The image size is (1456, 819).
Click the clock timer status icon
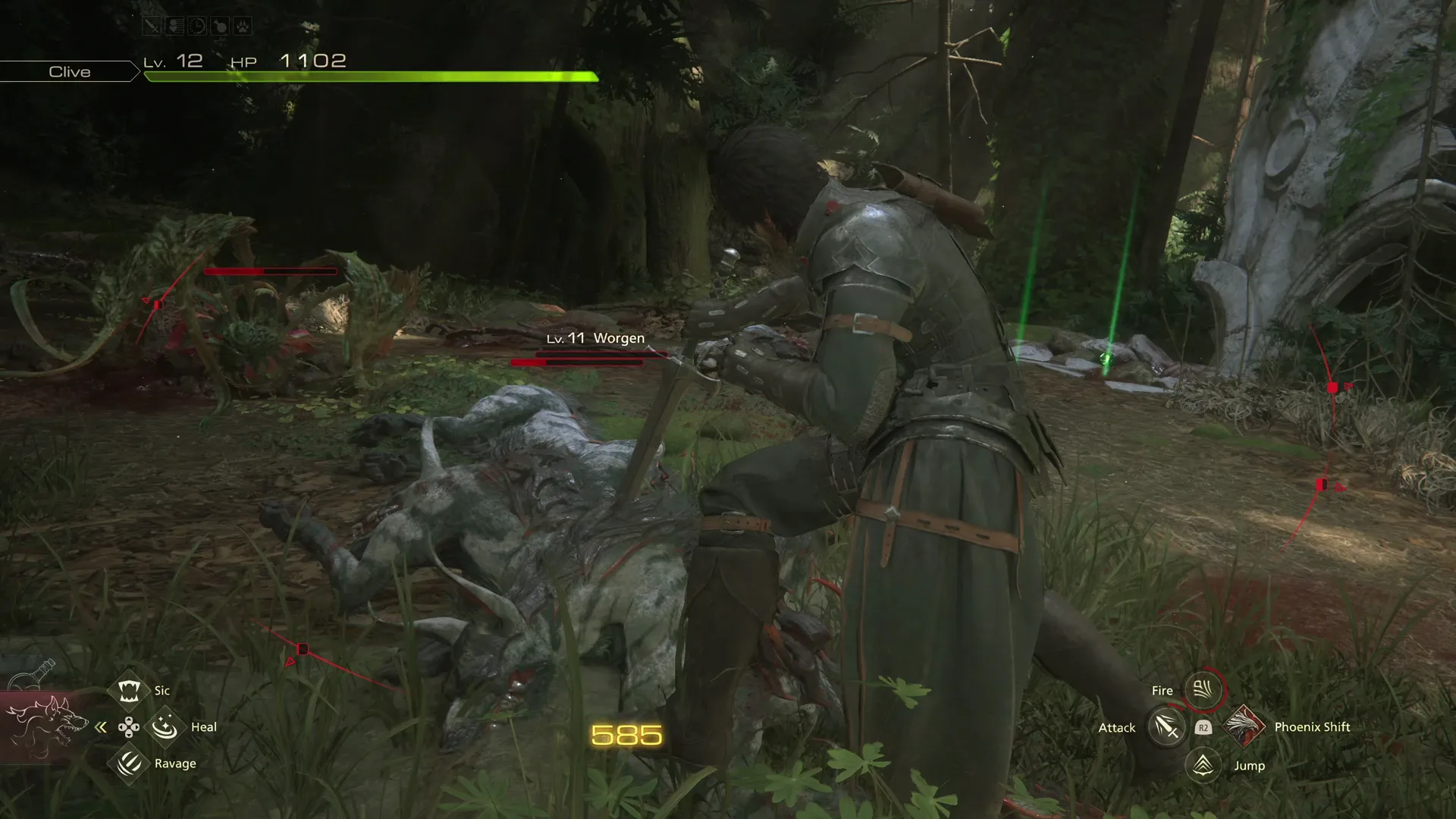pos(197,27)
